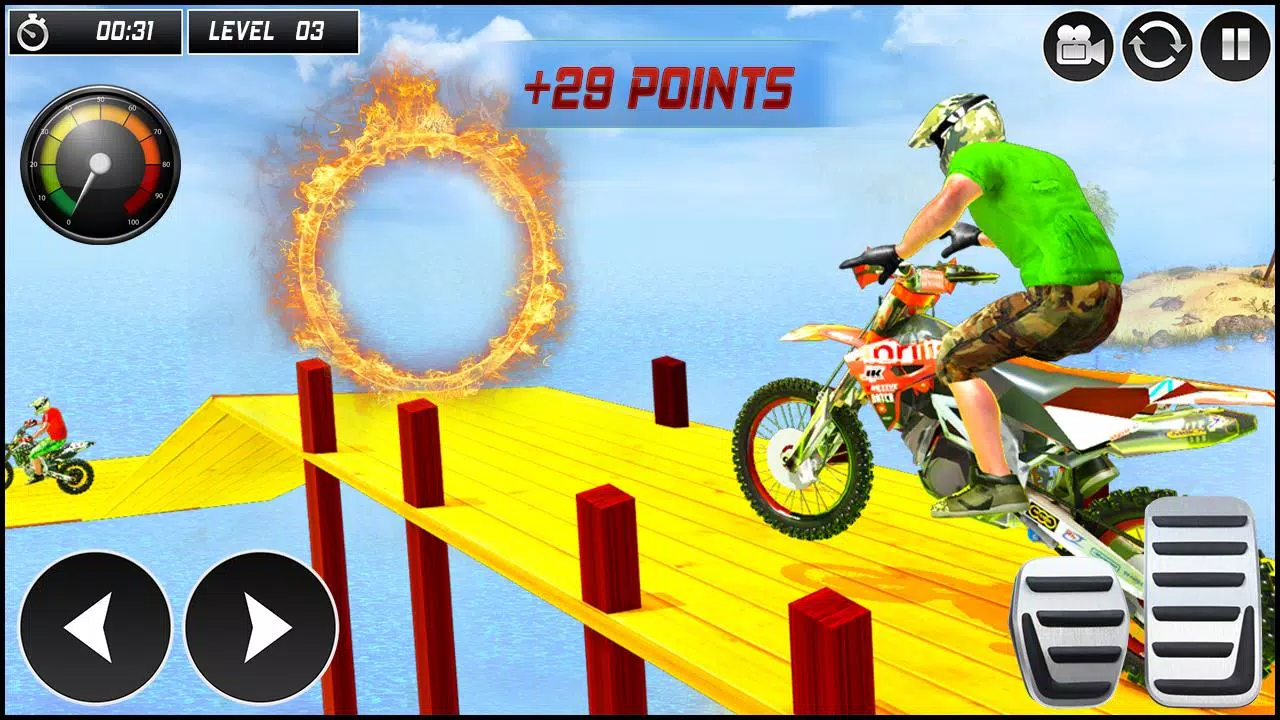Open the Level 03 panel
This screenshot has height=720, width=1280.
point(270,31)
